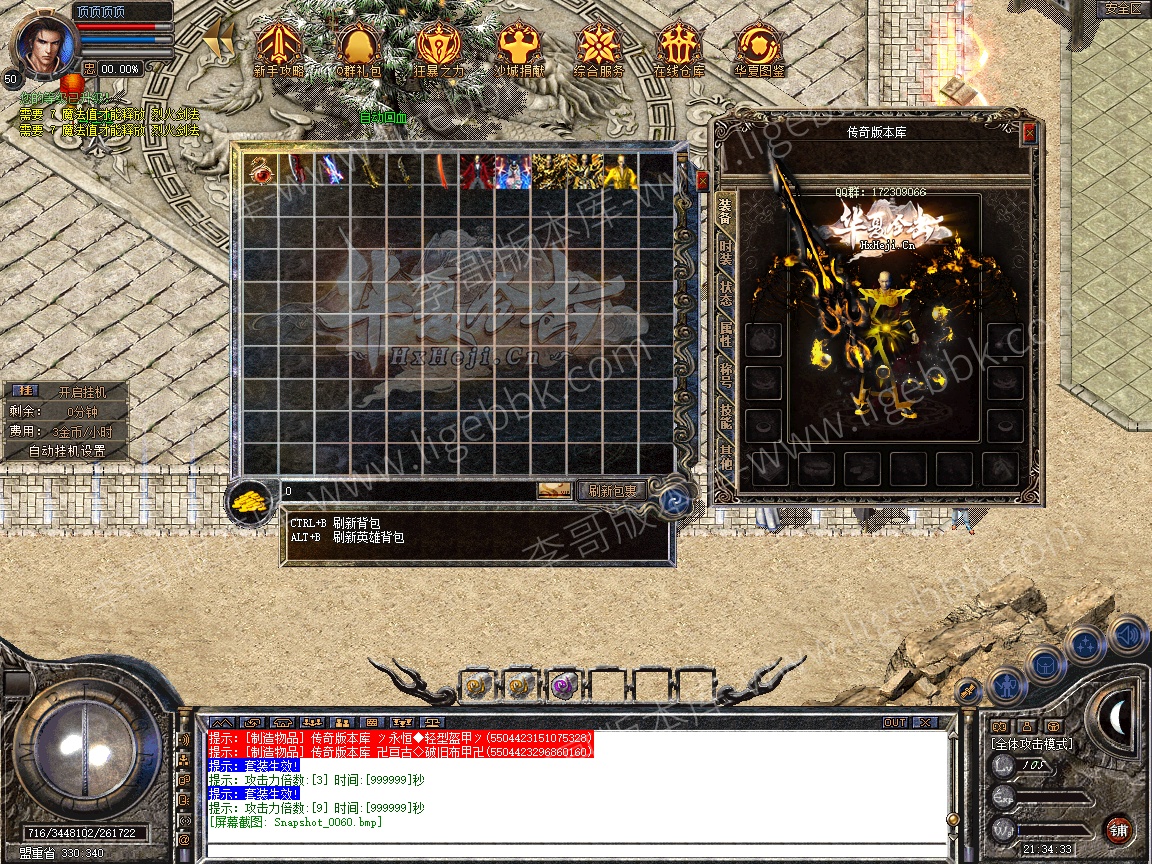This screenshot has height=864, width=1152.
Task: Open the 新手攻略 beginner guide icon
Action: coord(279,49)
